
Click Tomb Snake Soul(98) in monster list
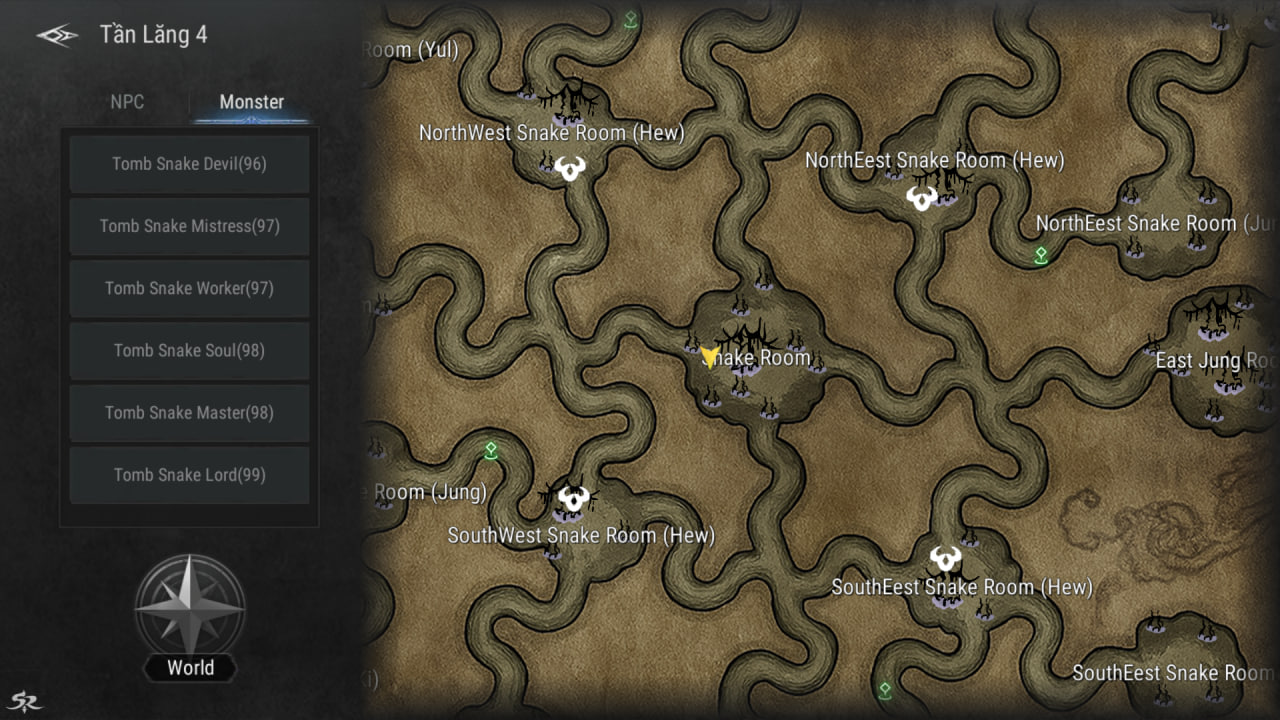coord(189,350)
